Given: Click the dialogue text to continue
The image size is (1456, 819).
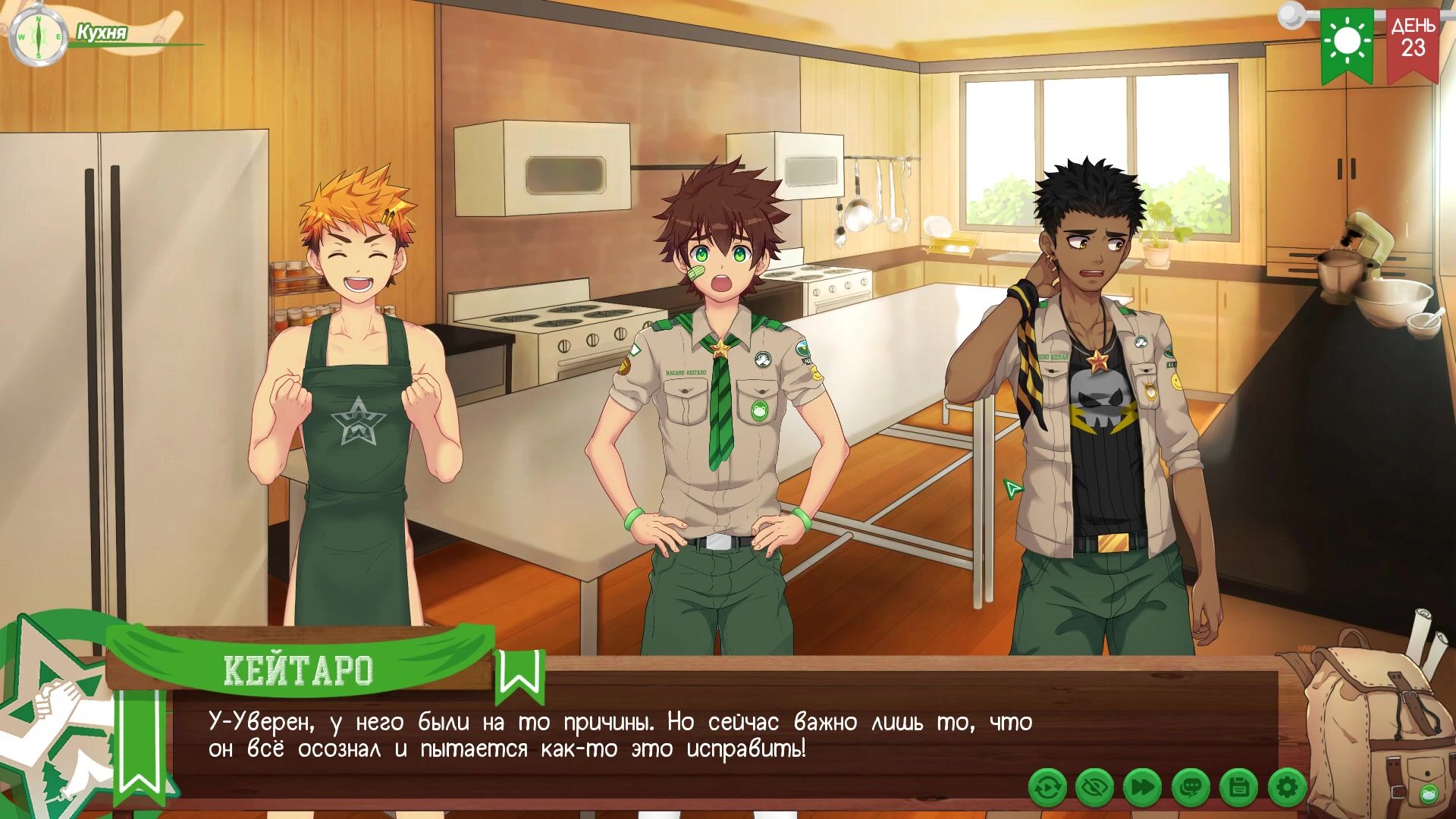Looking at the screenshot, I should point(620,736).
